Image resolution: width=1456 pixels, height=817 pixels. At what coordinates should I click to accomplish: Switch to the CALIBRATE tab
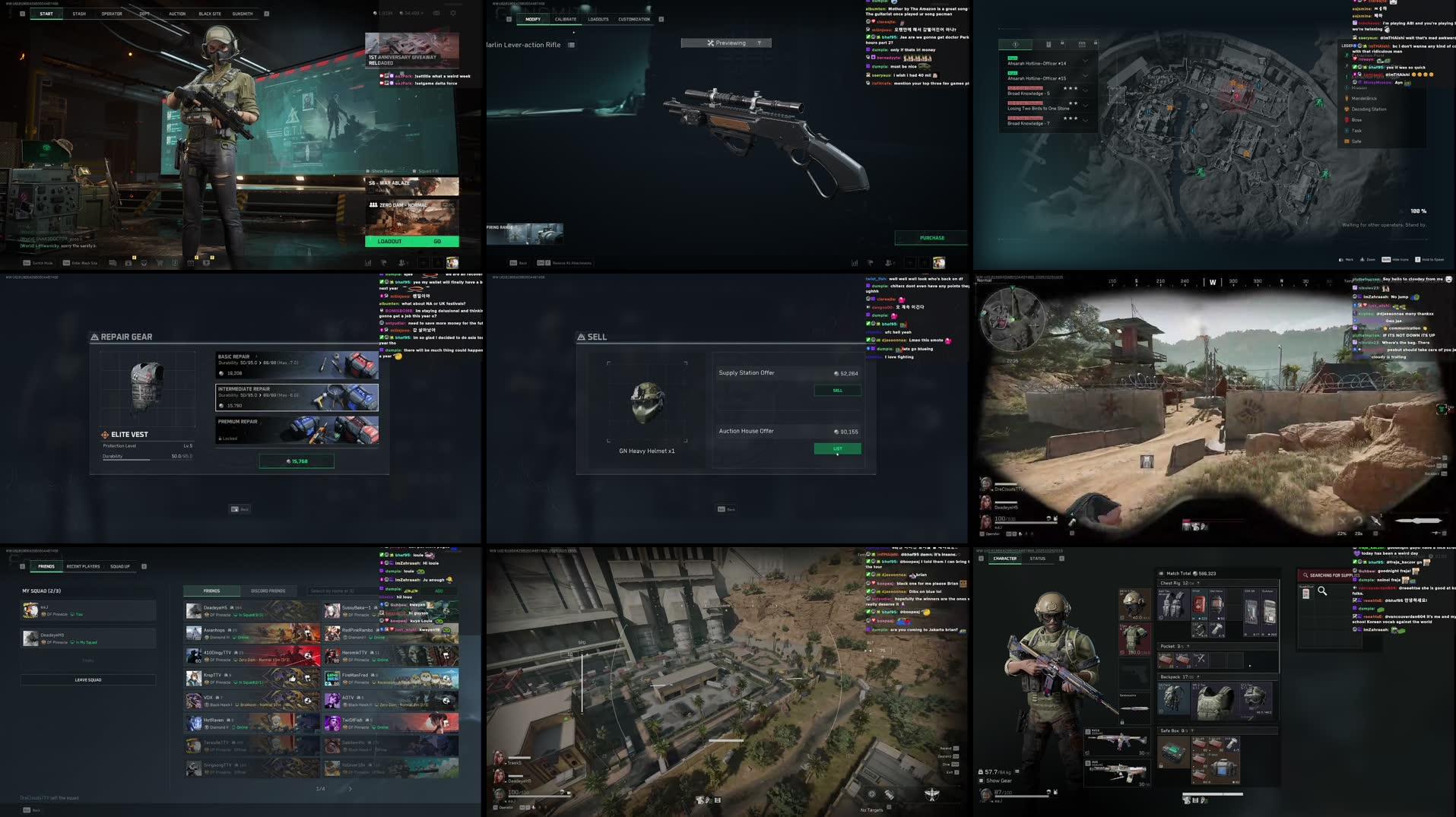566,19
